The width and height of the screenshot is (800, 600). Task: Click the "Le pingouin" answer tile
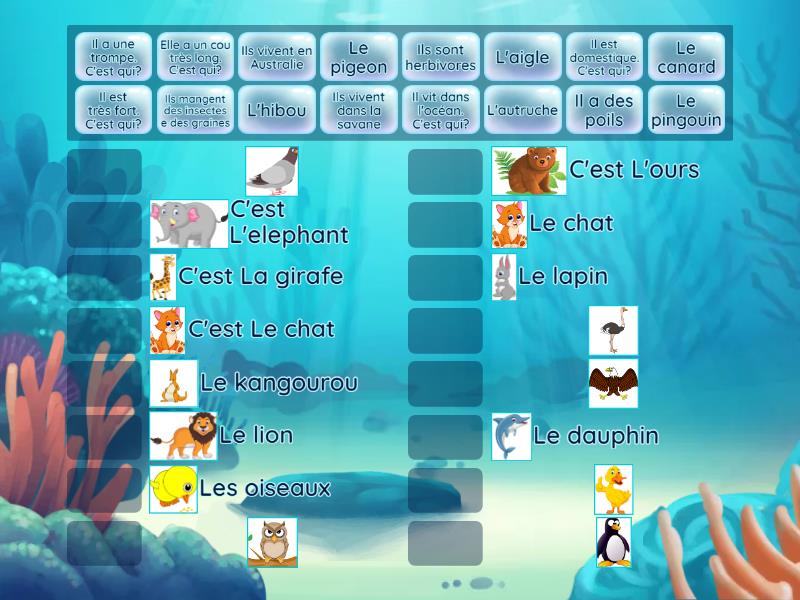pyautogui.click(x=686, y=110)
